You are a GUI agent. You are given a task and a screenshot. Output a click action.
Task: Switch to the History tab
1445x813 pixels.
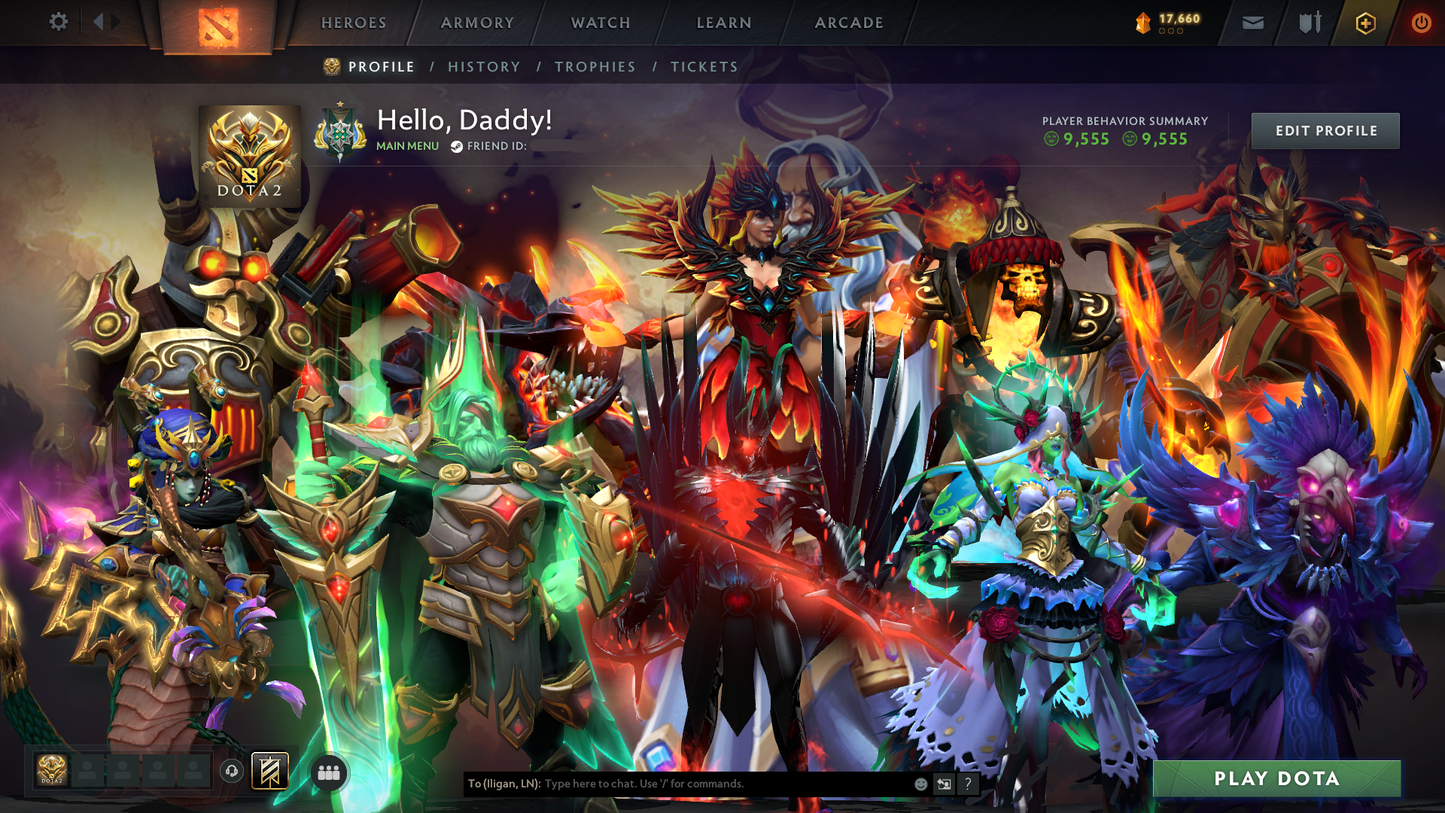coord(484,67)
